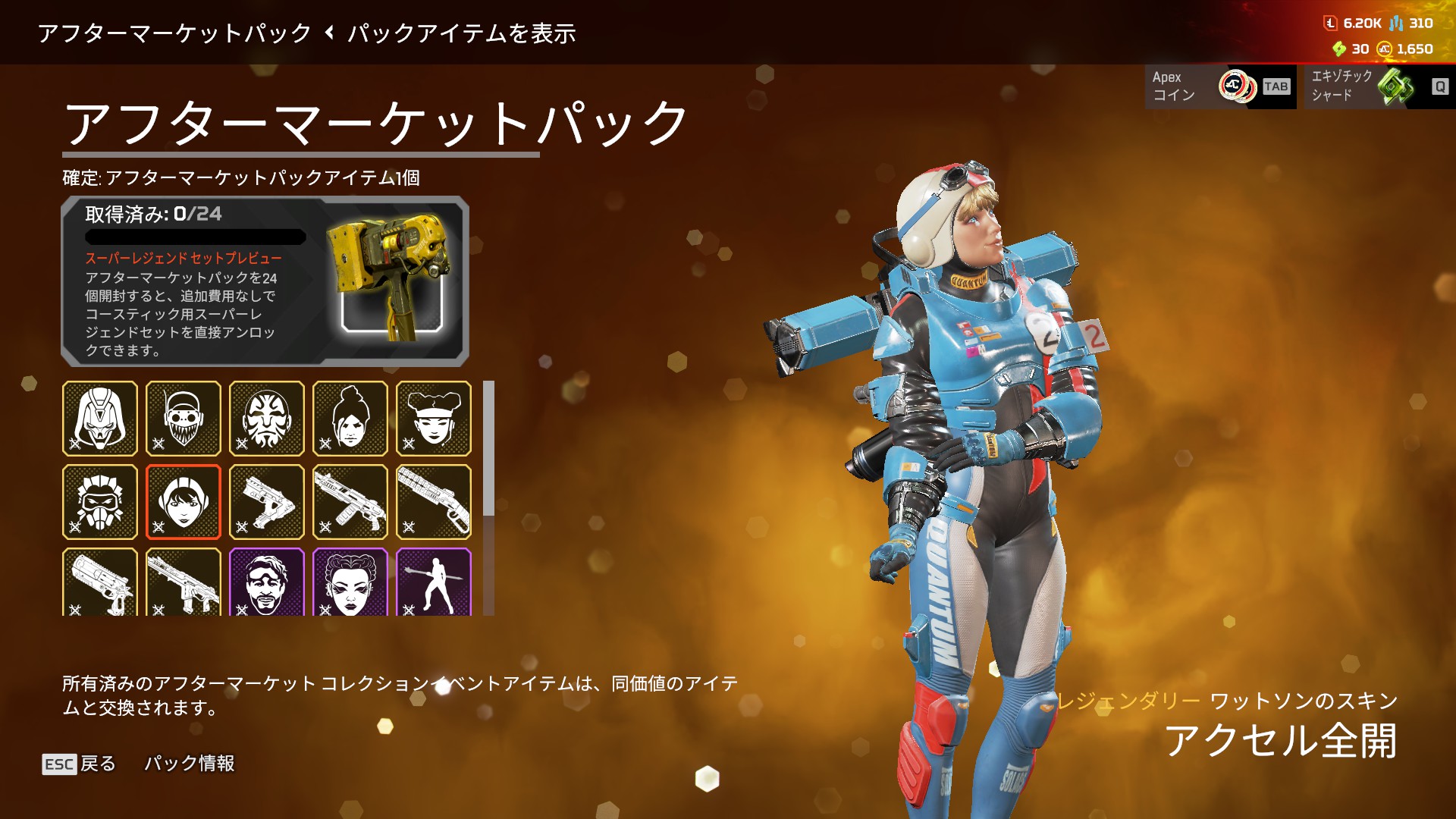This screenshot has height=819, width=1456.
Task: Choose the Octane masked skin tile
Action: 184,419
